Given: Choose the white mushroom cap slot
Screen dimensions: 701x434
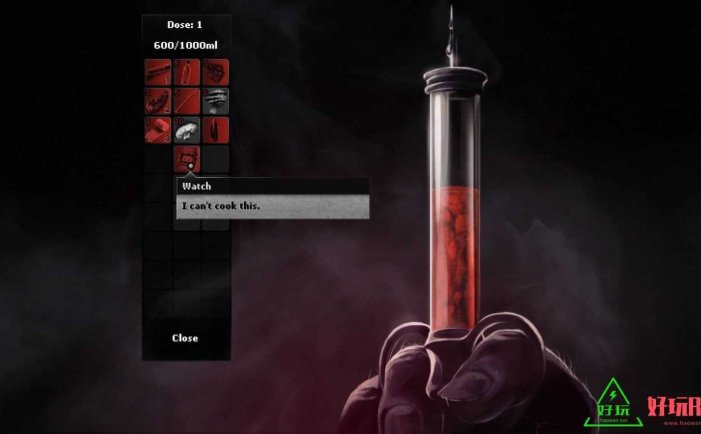Looking at the screenshot, I should click(x=187, y=130).
